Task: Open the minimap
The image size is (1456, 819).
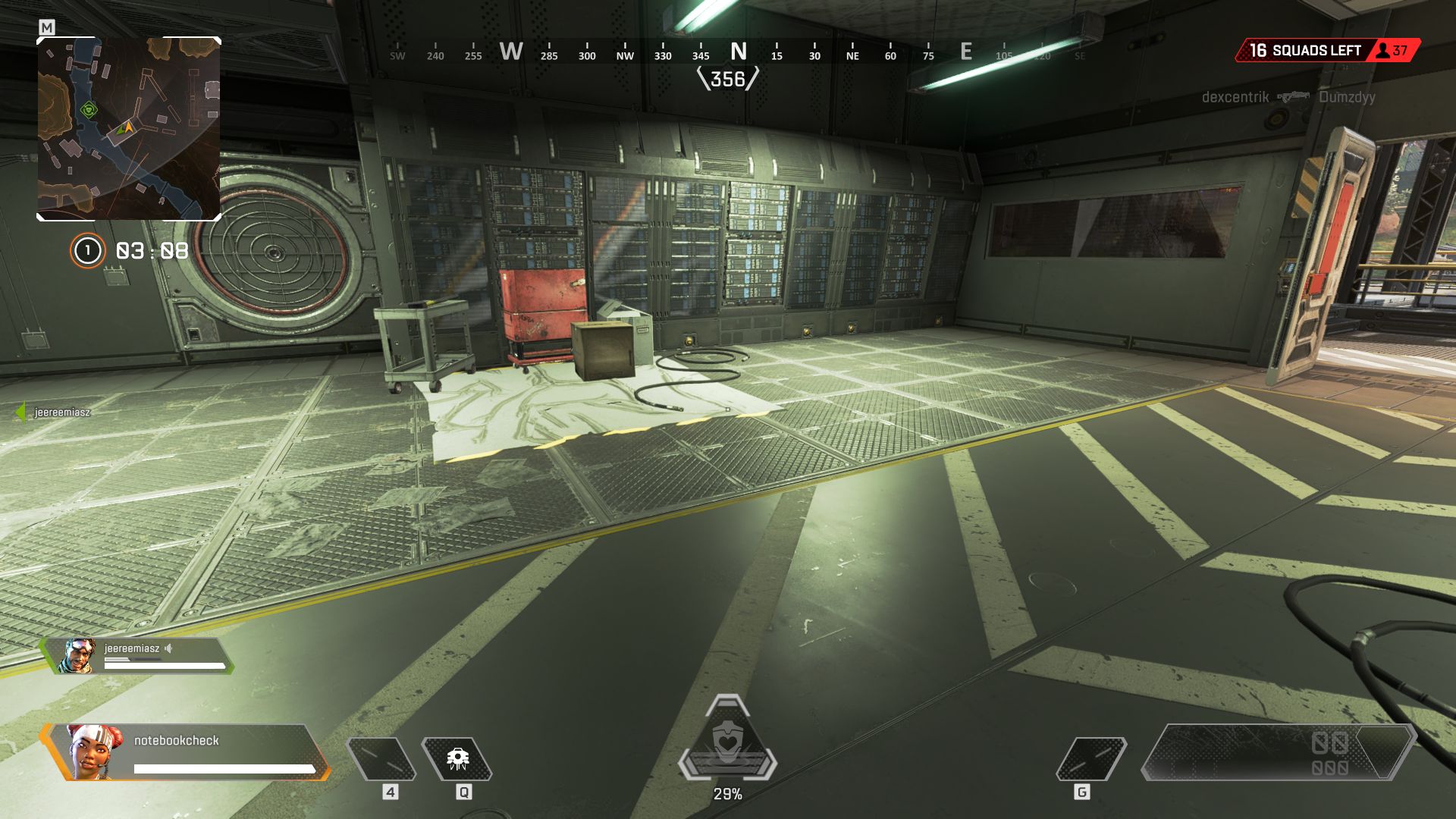Action: pyautogui.click(x=129, y=129)
